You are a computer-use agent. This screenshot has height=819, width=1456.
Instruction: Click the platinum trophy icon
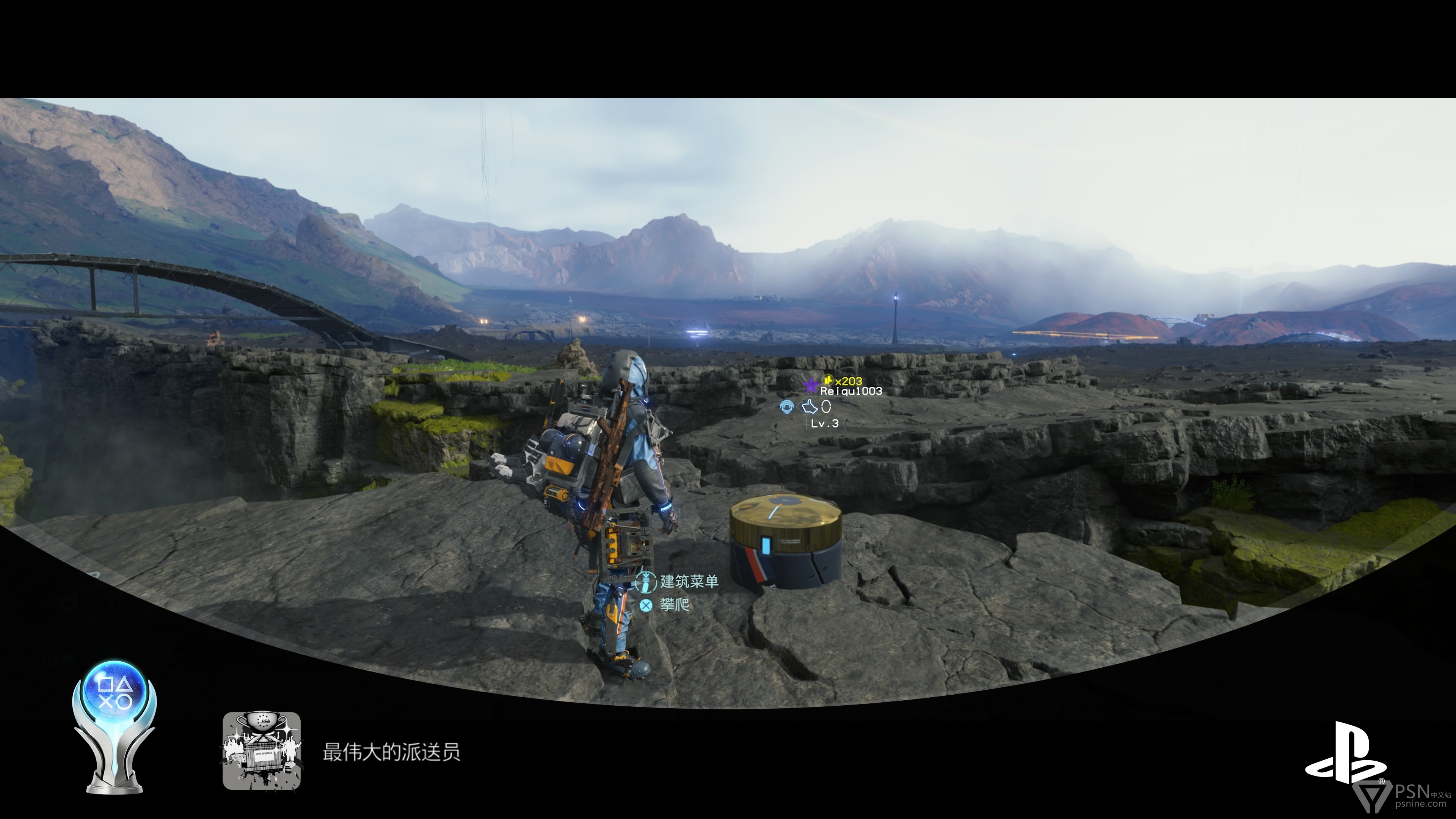click(115, 726)
